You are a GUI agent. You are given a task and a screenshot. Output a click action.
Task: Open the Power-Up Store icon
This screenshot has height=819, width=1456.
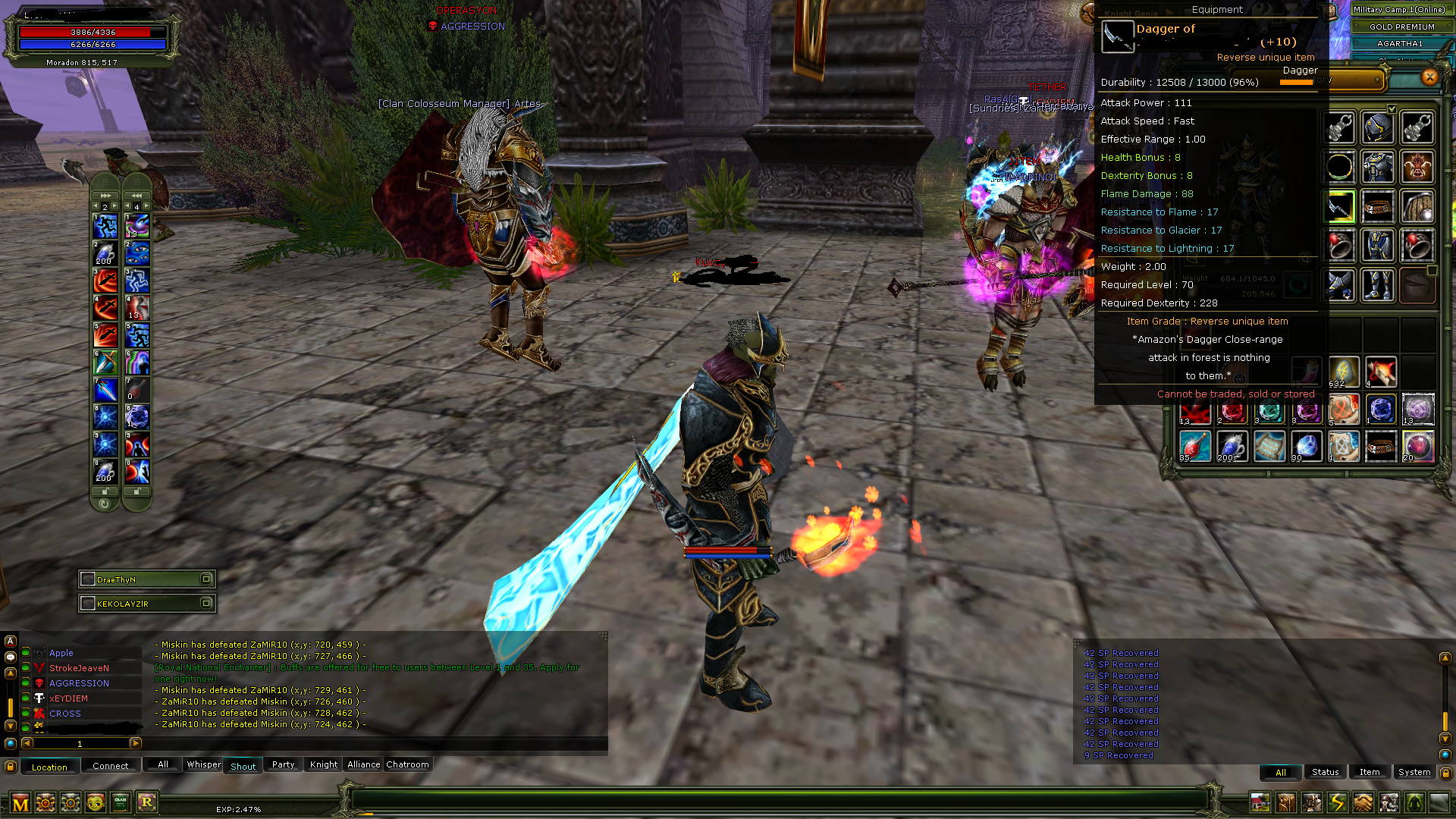[45, 802]
